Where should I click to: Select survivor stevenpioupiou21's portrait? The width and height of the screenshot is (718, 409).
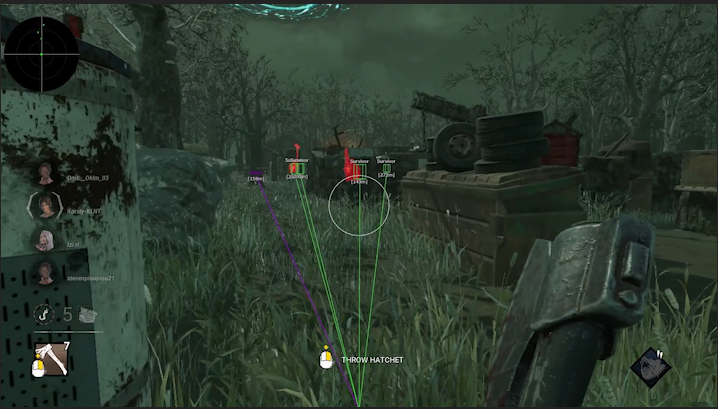[x=45, y=271]
